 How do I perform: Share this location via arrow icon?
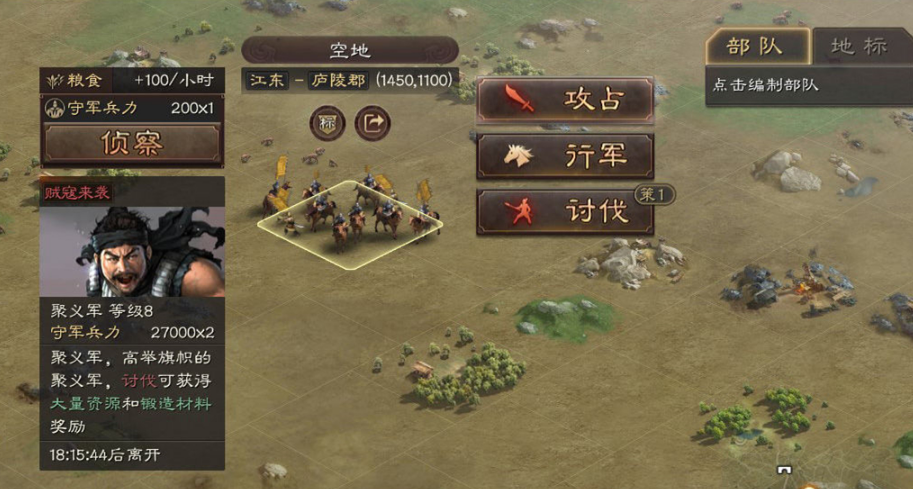(x=373, y=124)
